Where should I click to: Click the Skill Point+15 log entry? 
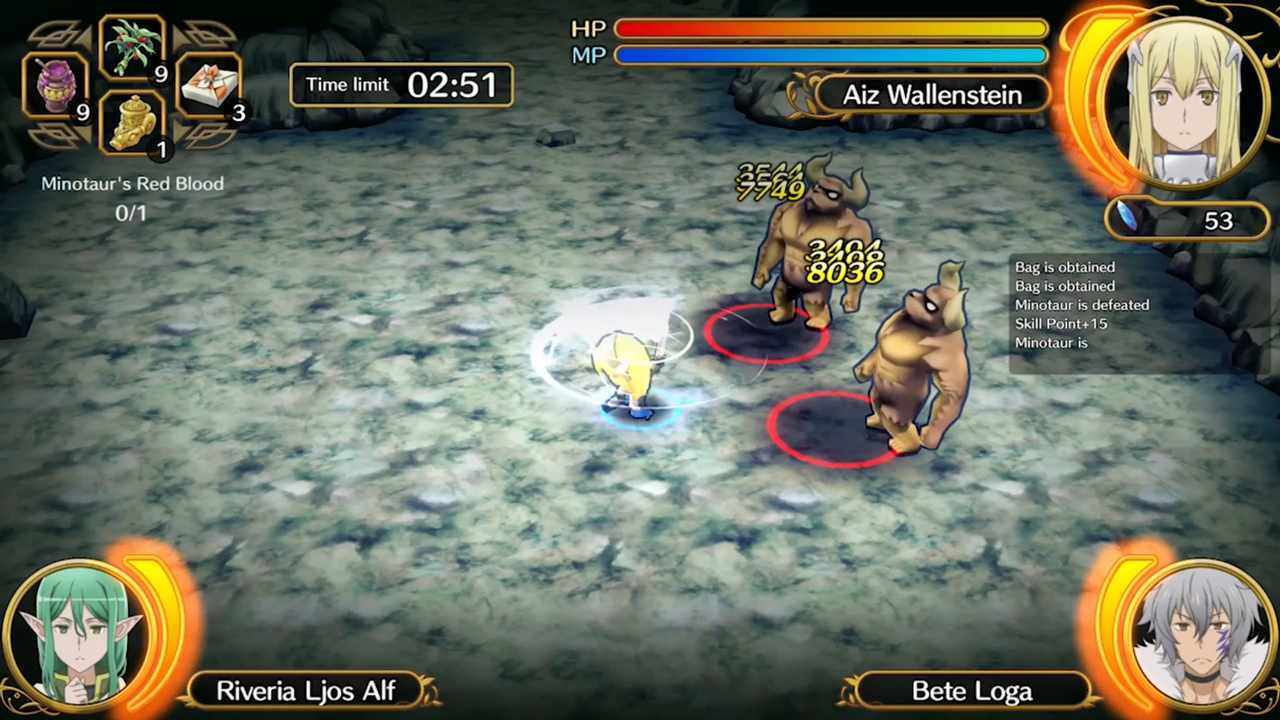pyautogui.click(x=1061, y=323)
